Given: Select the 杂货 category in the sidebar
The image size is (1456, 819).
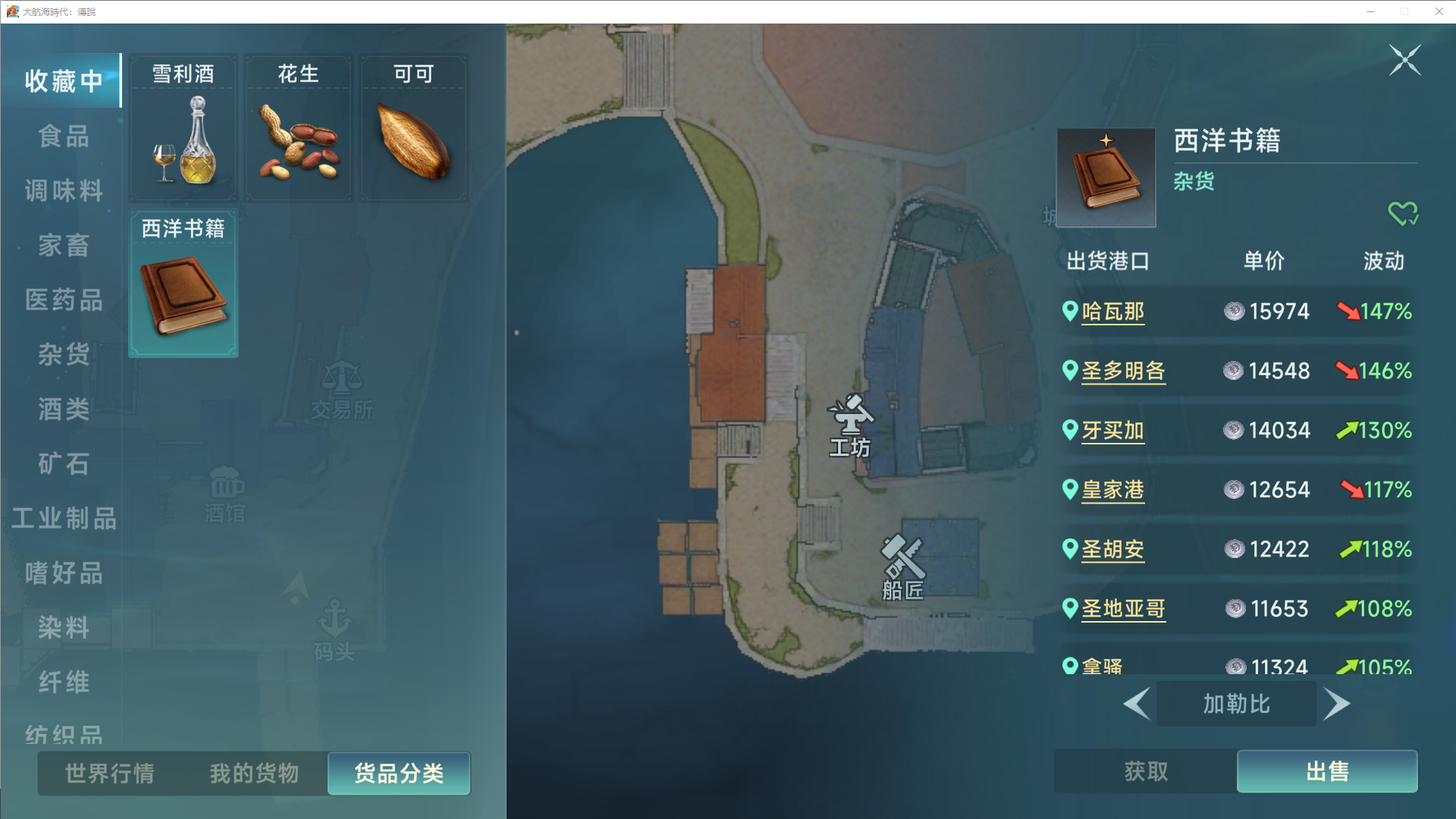Looking at the screenshot, I should (x=63, y=355).
